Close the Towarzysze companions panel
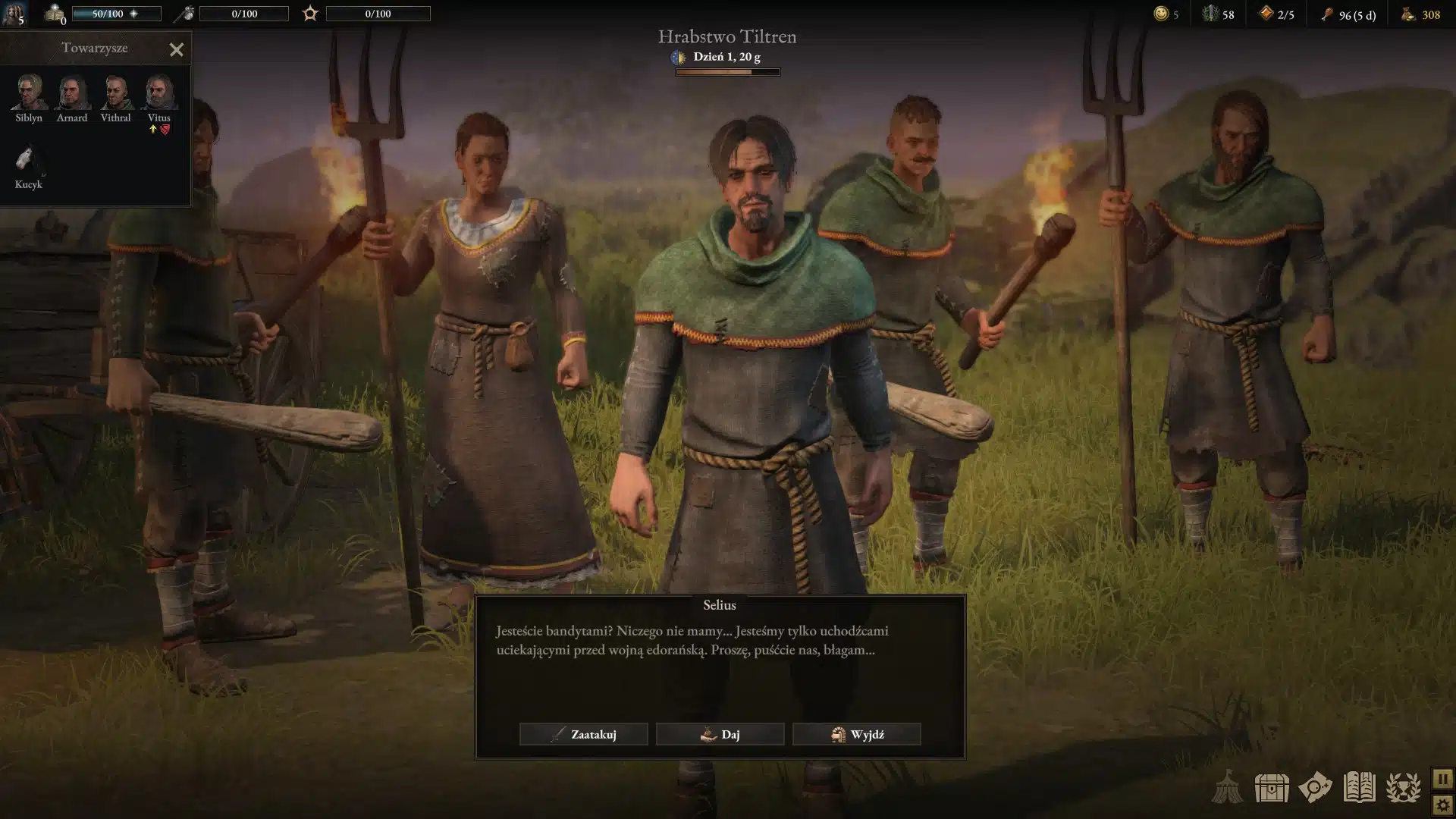This screenshot has width=1456, height=819. coord(177,50)
